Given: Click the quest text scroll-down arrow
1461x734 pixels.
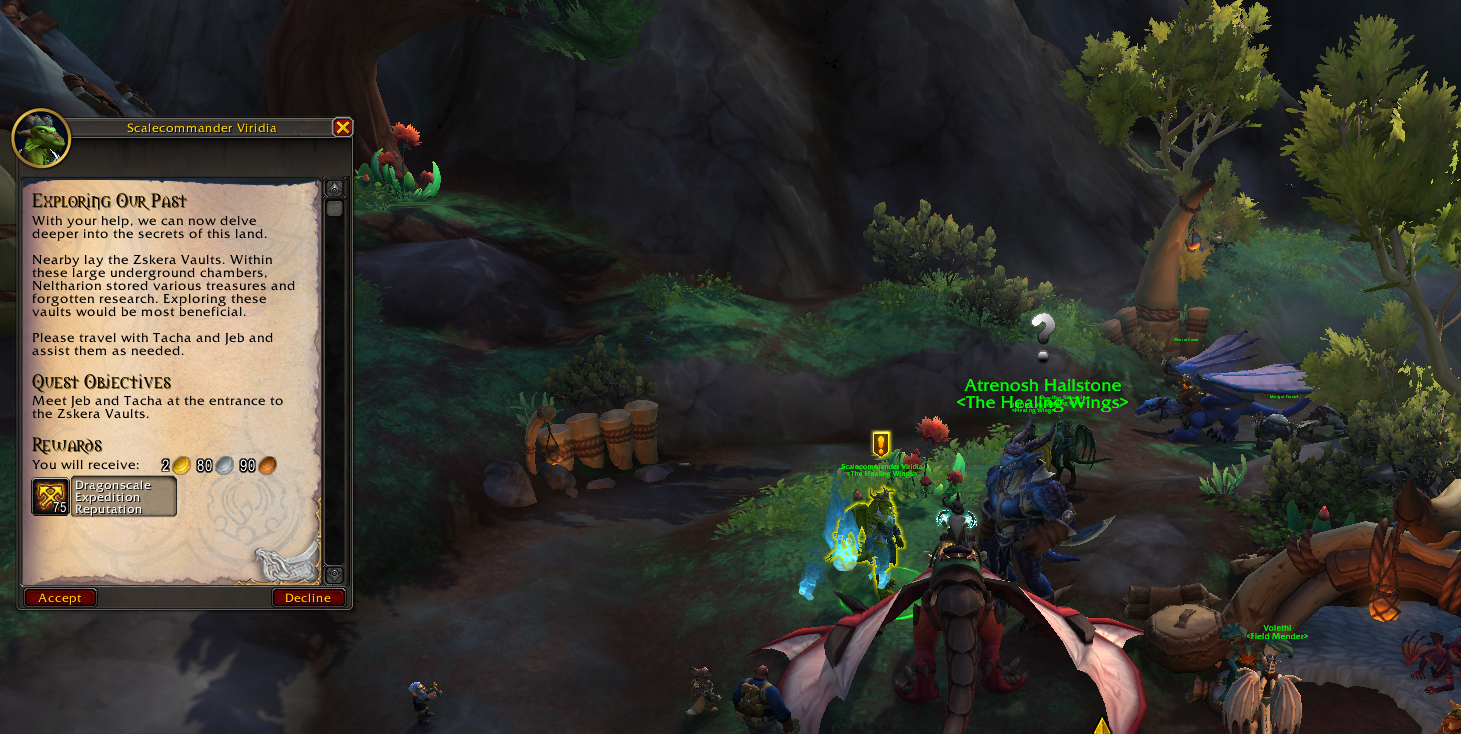Looking at the screenshot, I should point(334,575).
